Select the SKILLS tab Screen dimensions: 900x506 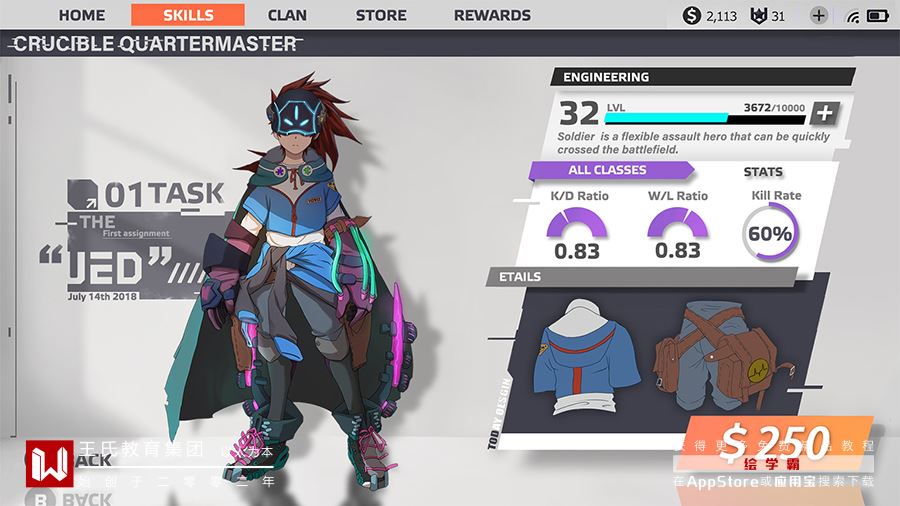[x=188, y=15]
